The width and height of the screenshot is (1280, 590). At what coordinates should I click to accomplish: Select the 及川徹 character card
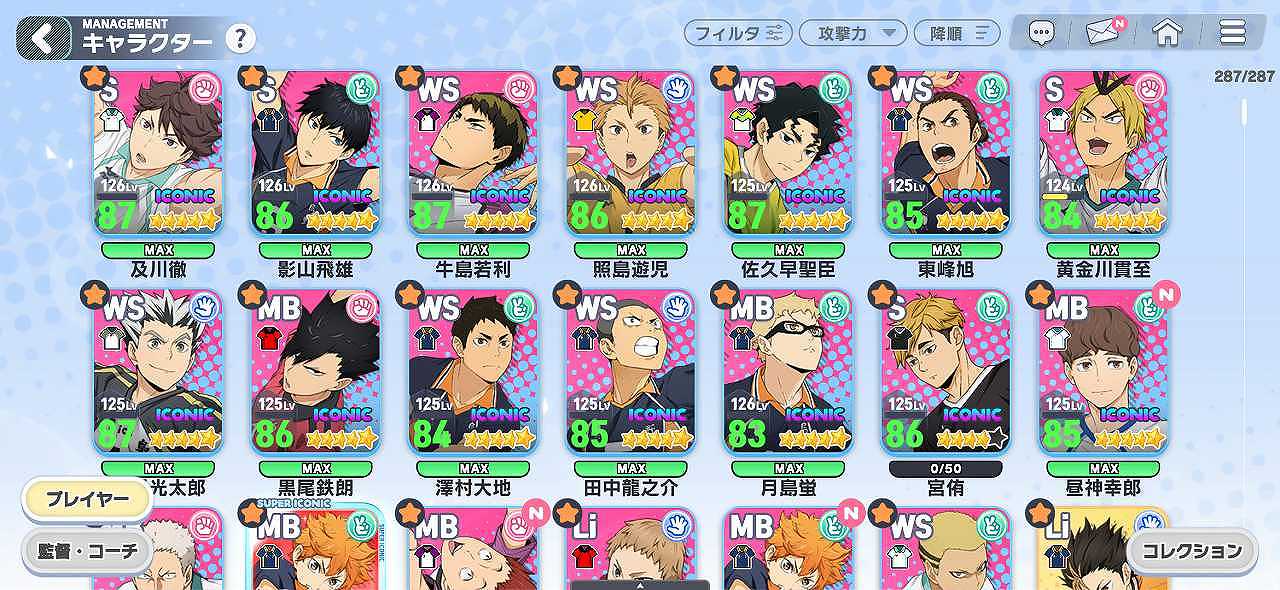tap(158, 153)
